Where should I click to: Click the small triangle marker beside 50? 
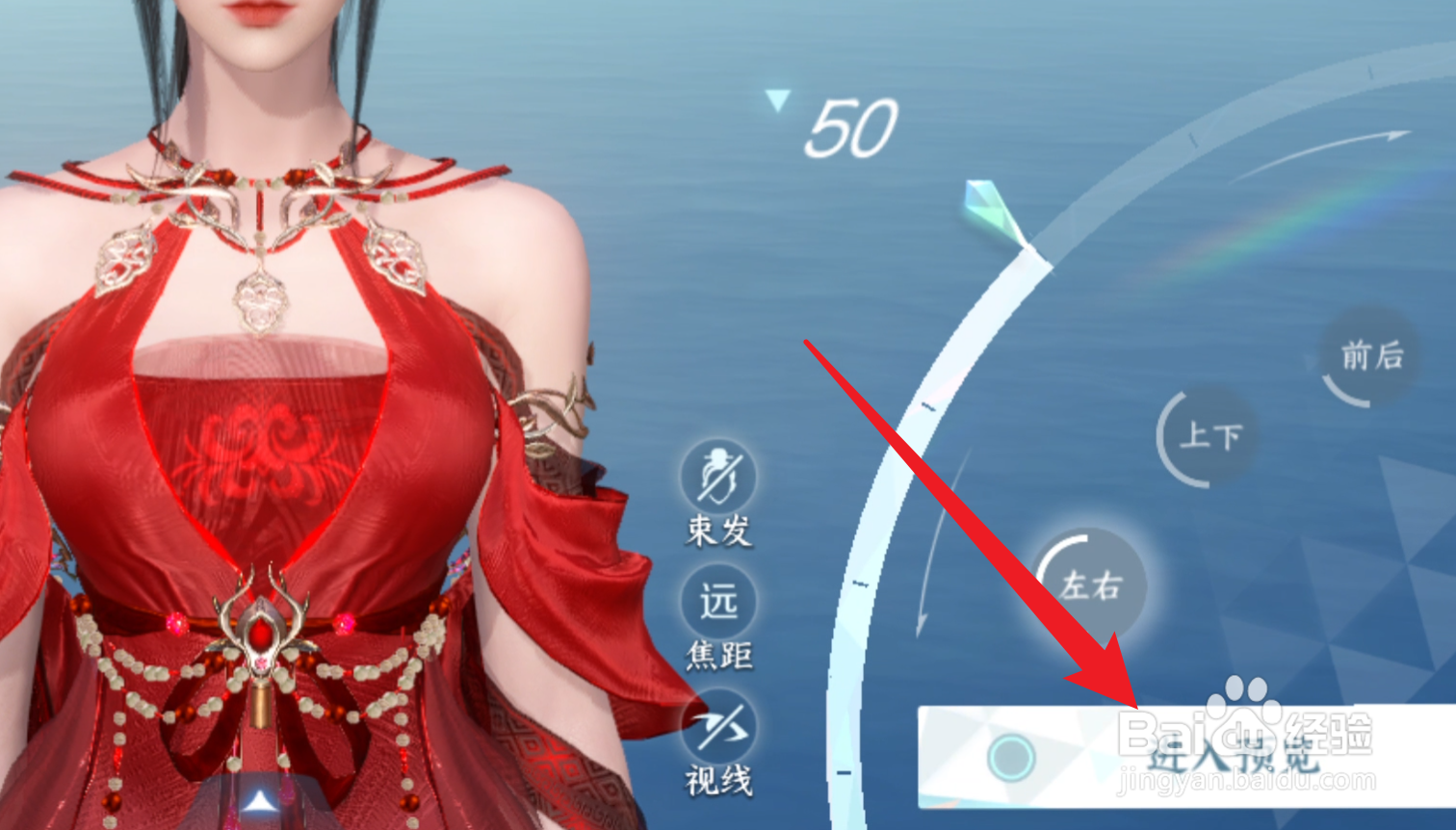[x=775, y=100]
